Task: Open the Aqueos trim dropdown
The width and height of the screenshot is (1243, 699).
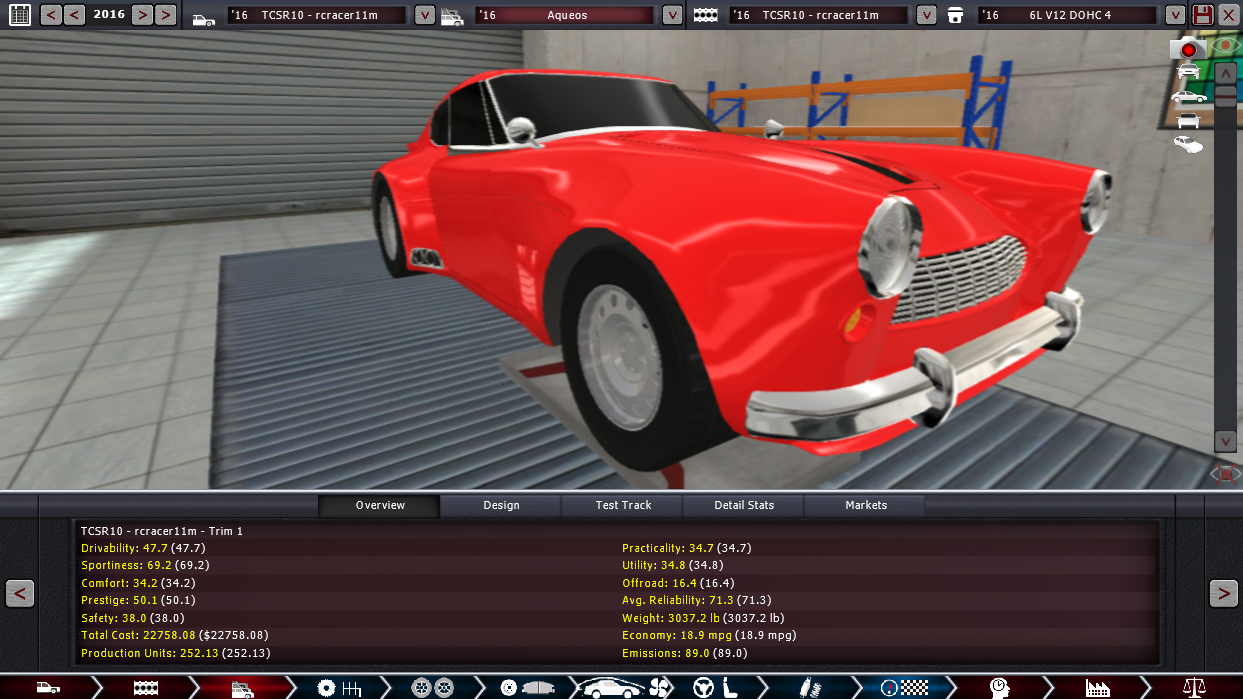Action: click(x=673, y=15)
